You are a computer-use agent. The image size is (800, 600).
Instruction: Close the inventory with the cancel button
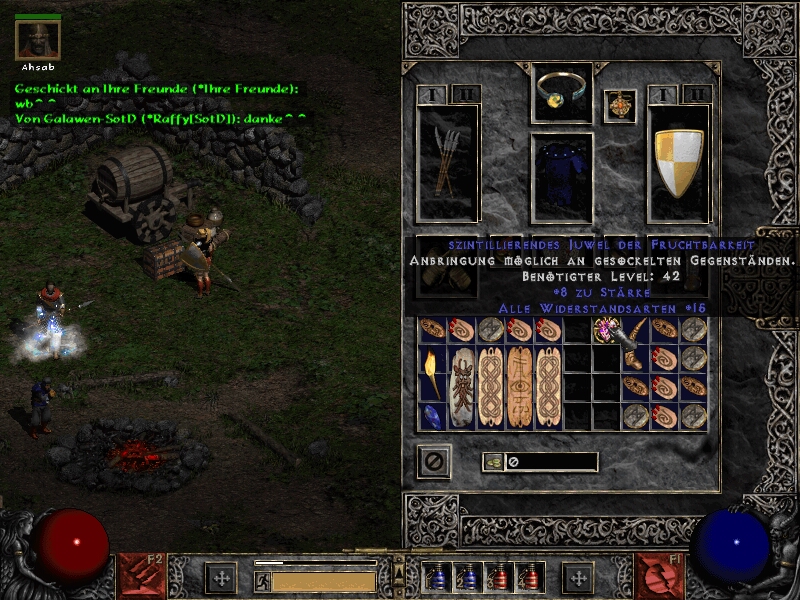coord(433,461)
